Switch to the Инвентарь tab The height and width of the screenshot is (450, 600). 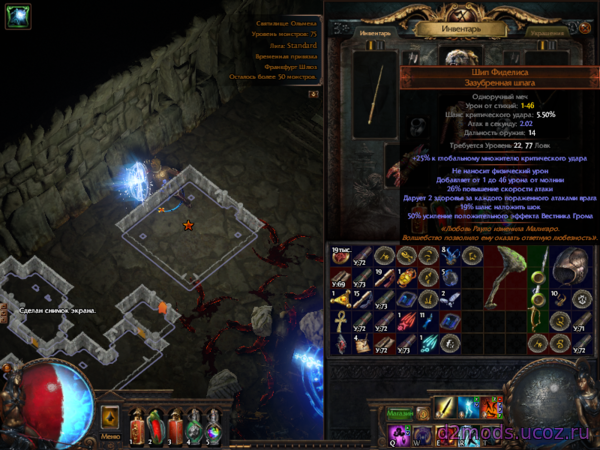(373, 33)
